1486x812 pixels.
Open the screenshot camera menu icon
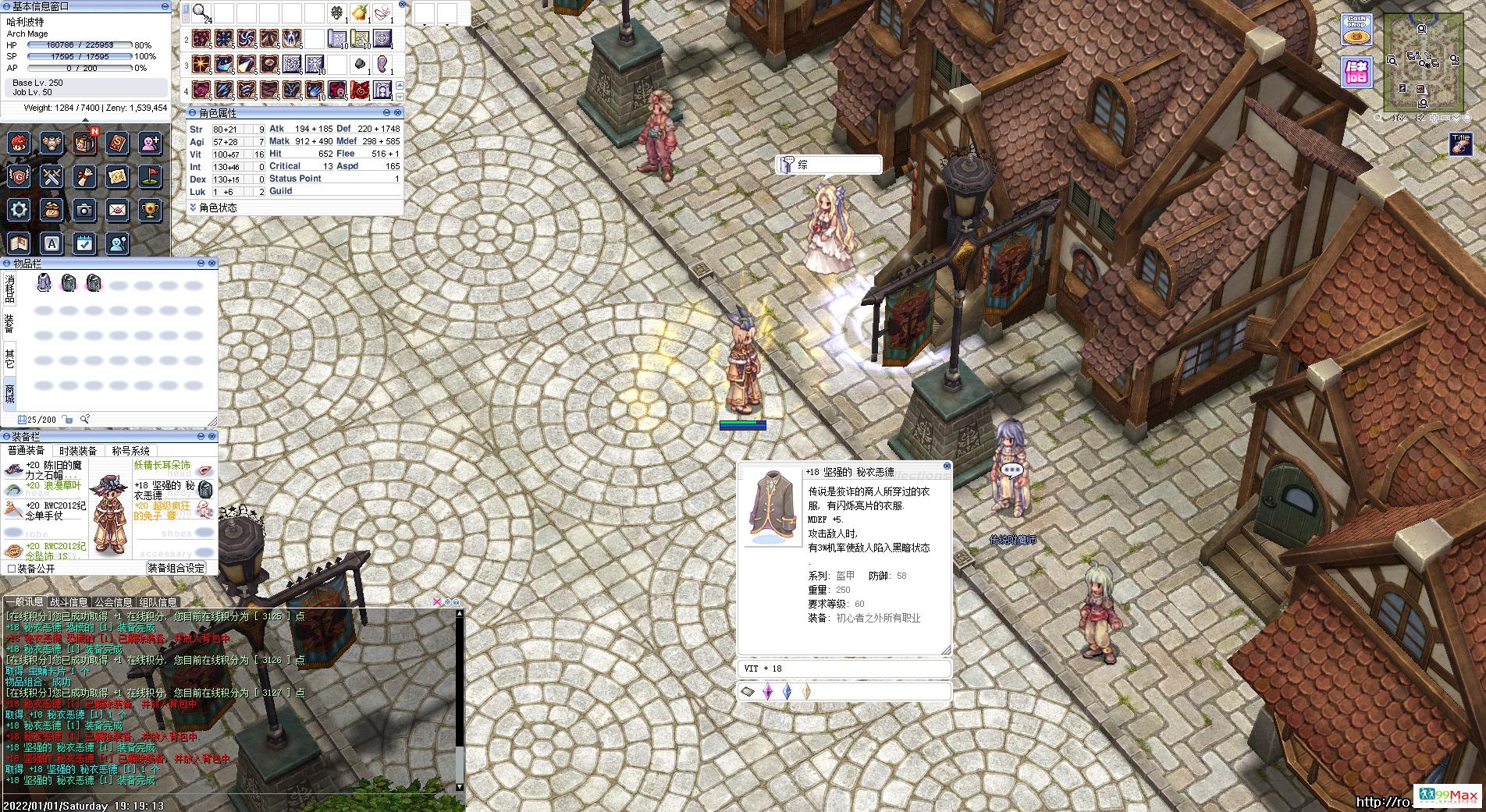[x=84, y=209]
